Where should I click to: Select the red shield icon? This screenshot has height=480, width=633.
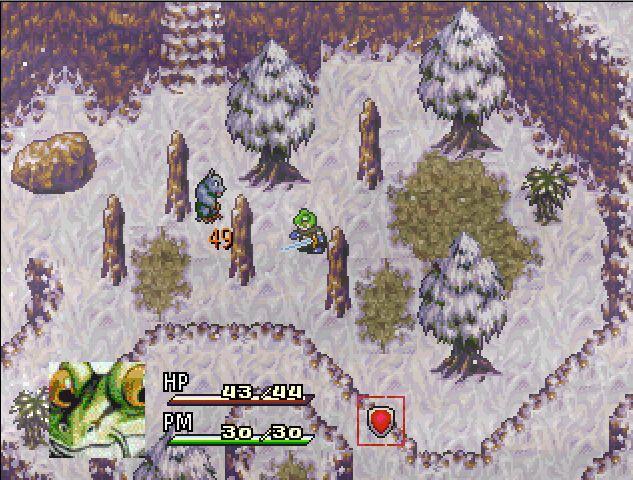(x=381, y=420)
